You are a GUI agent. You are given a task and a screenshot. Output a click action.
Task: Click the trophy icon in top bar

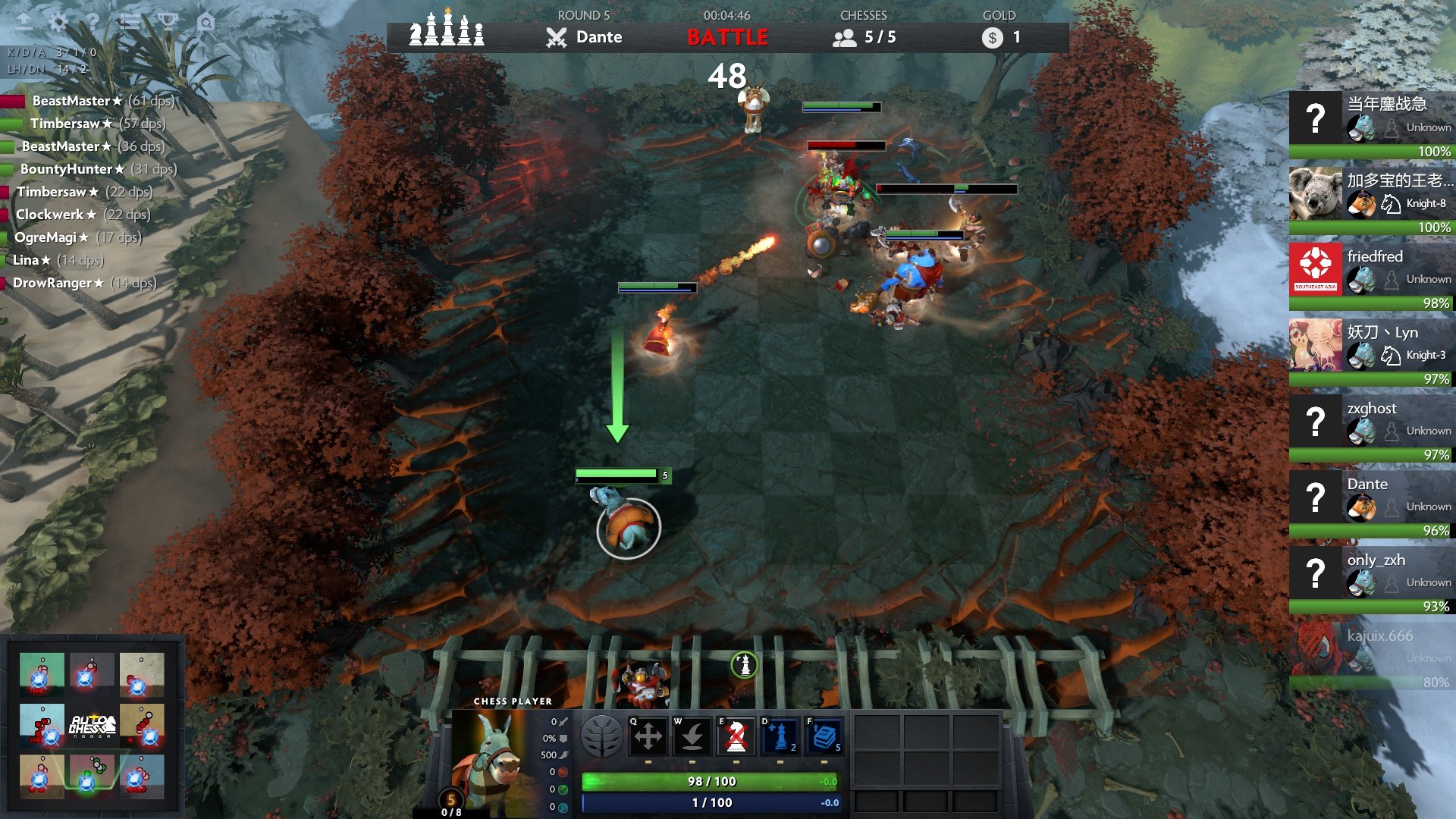[x=168, y=22]
